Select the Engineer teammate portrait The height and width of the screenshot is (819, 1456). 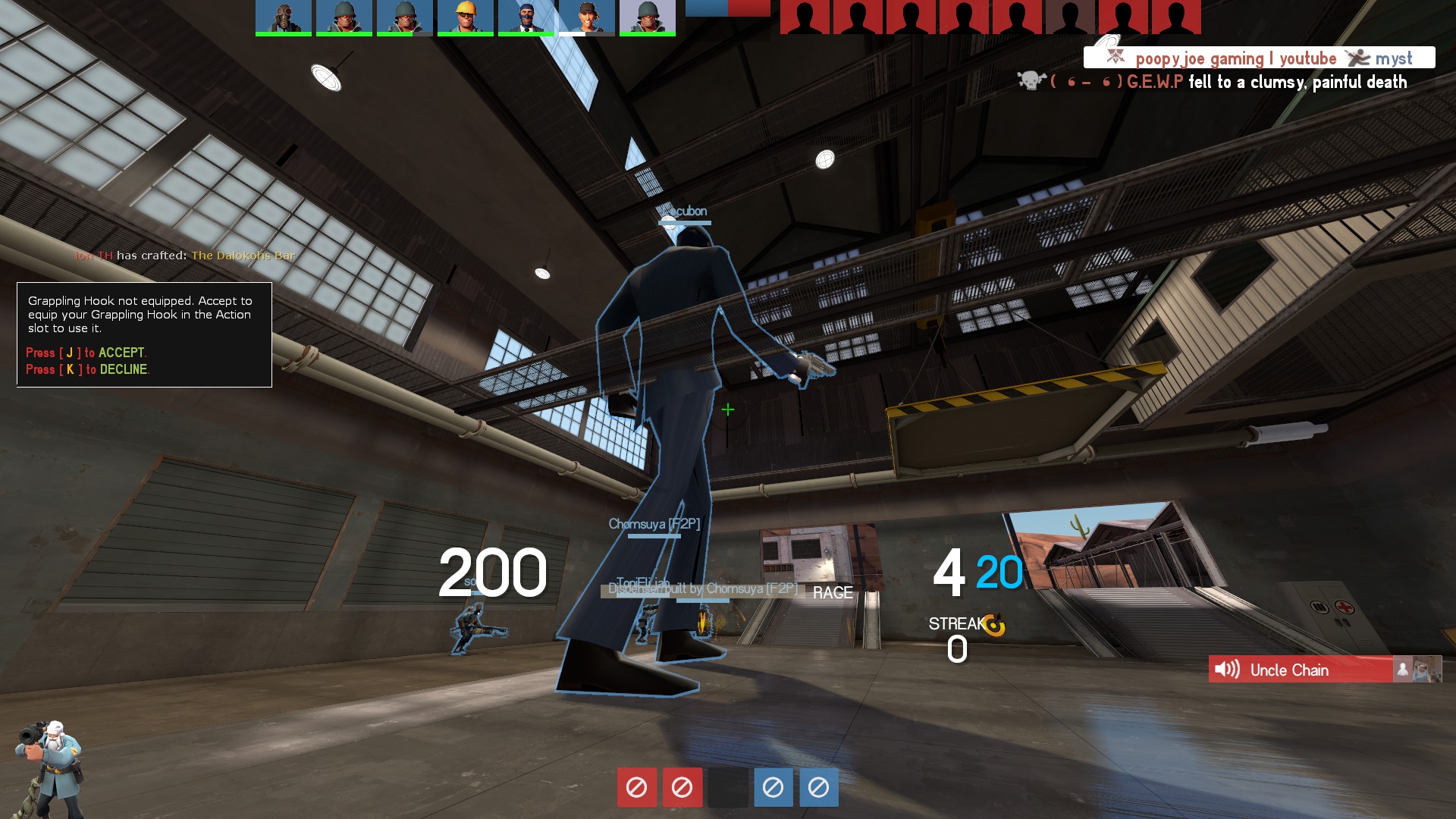(x=465, y=17)
